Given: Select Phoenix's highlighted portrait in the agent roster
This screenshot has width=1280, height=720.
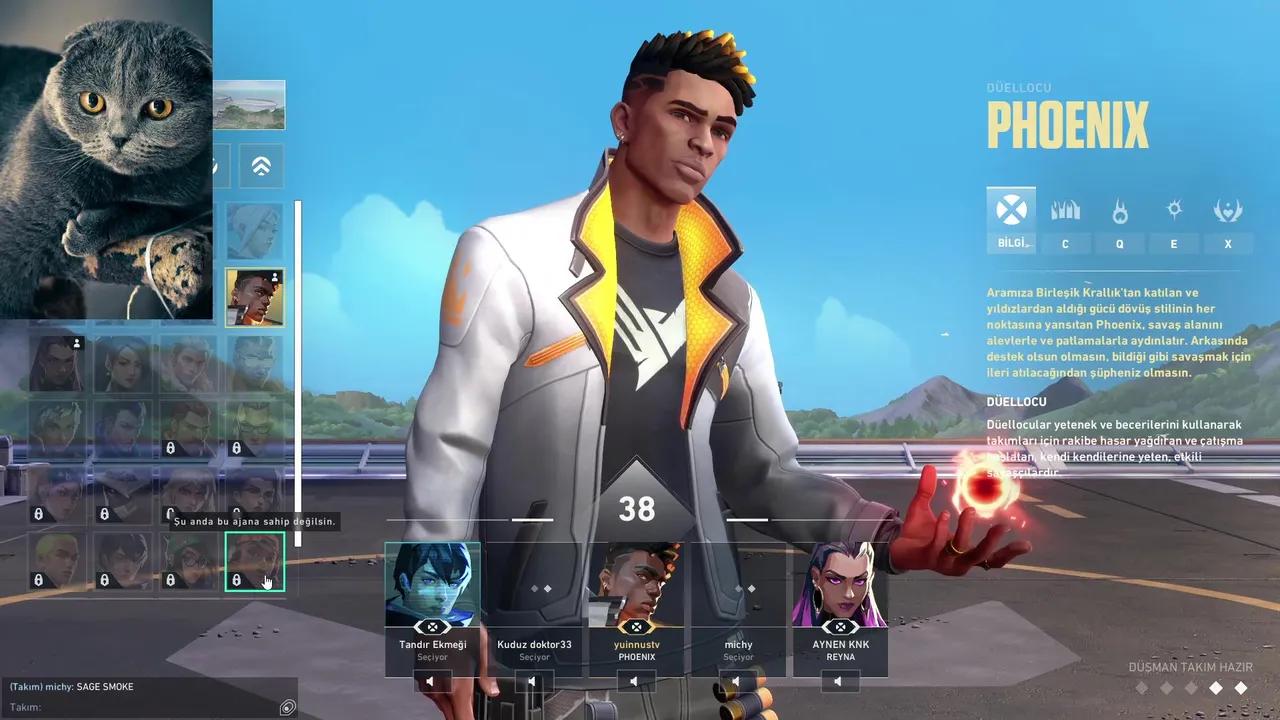Looking at the screenshot, I should (257, 297).
